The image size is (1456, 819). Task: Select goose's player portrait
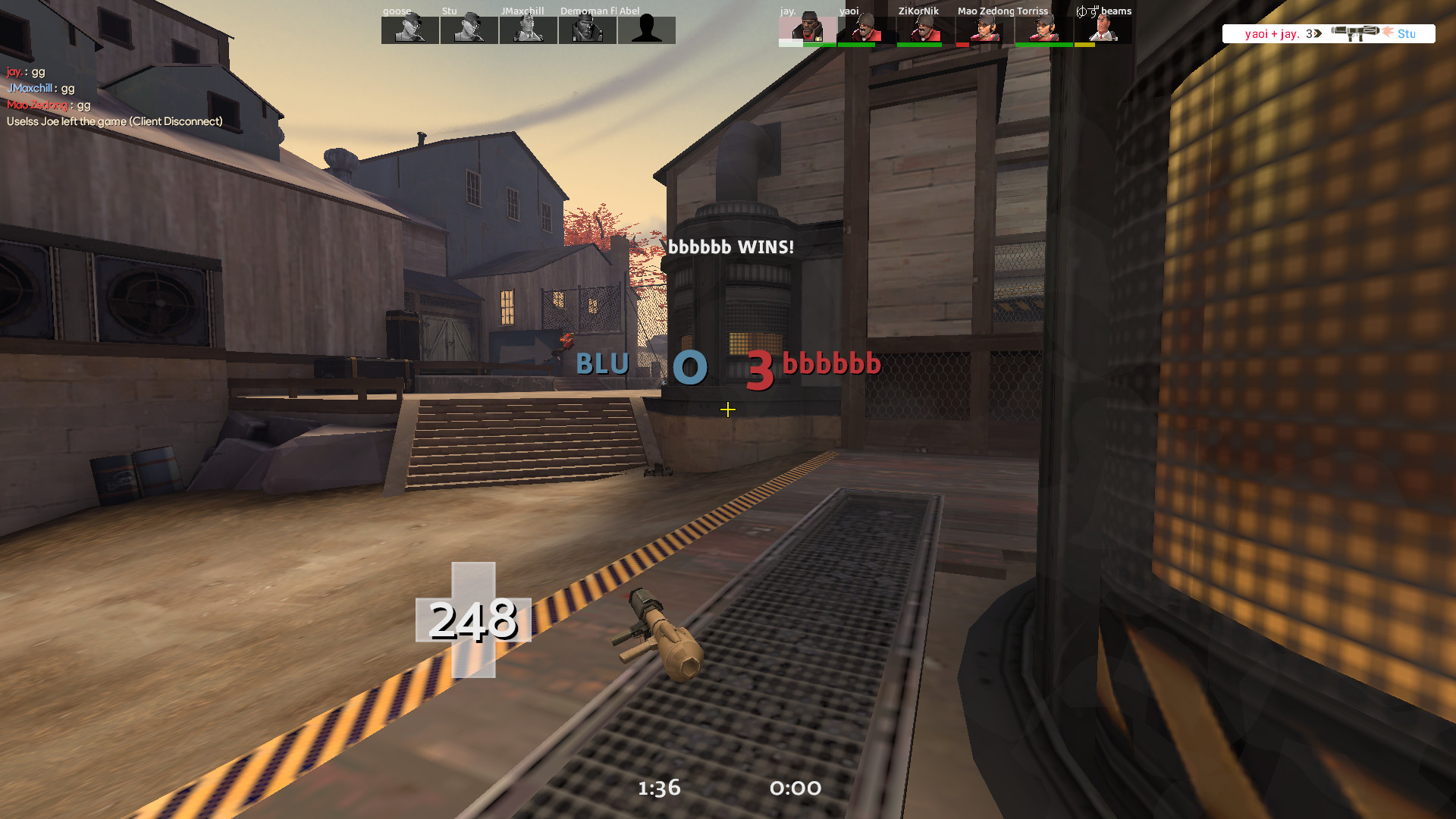410,30
